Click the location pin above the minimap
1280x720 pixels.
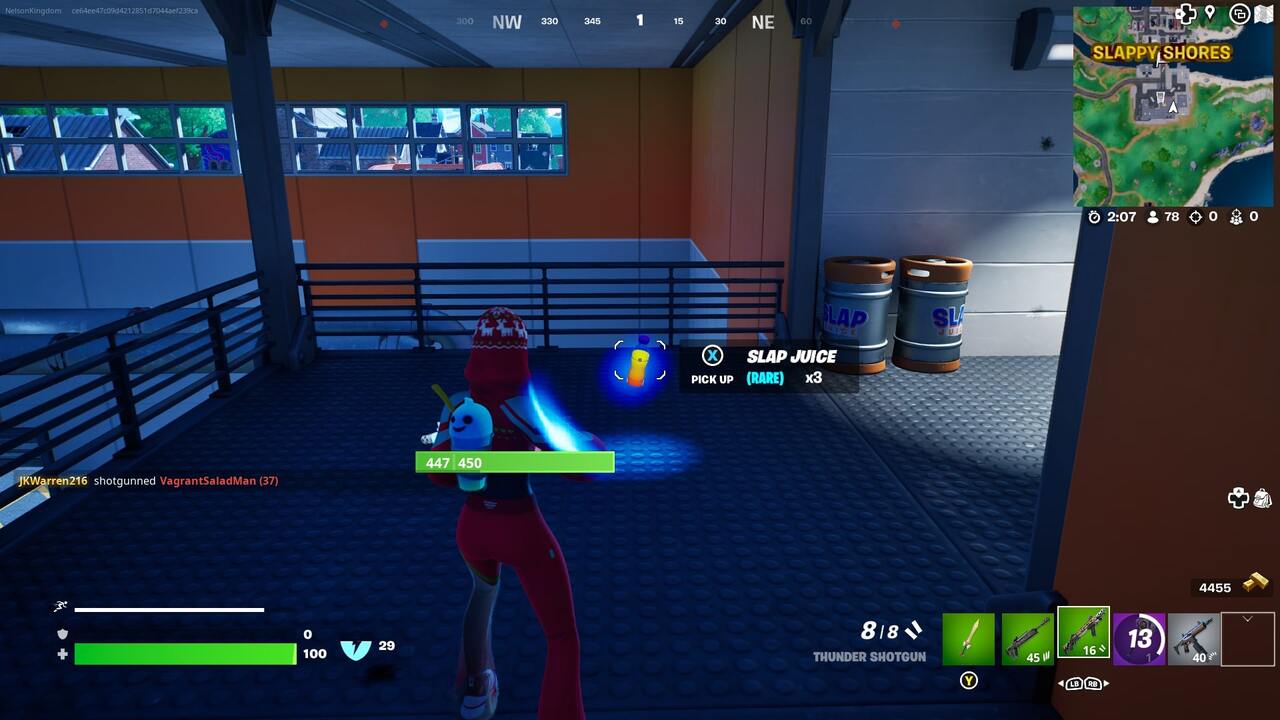(1210, 13)
